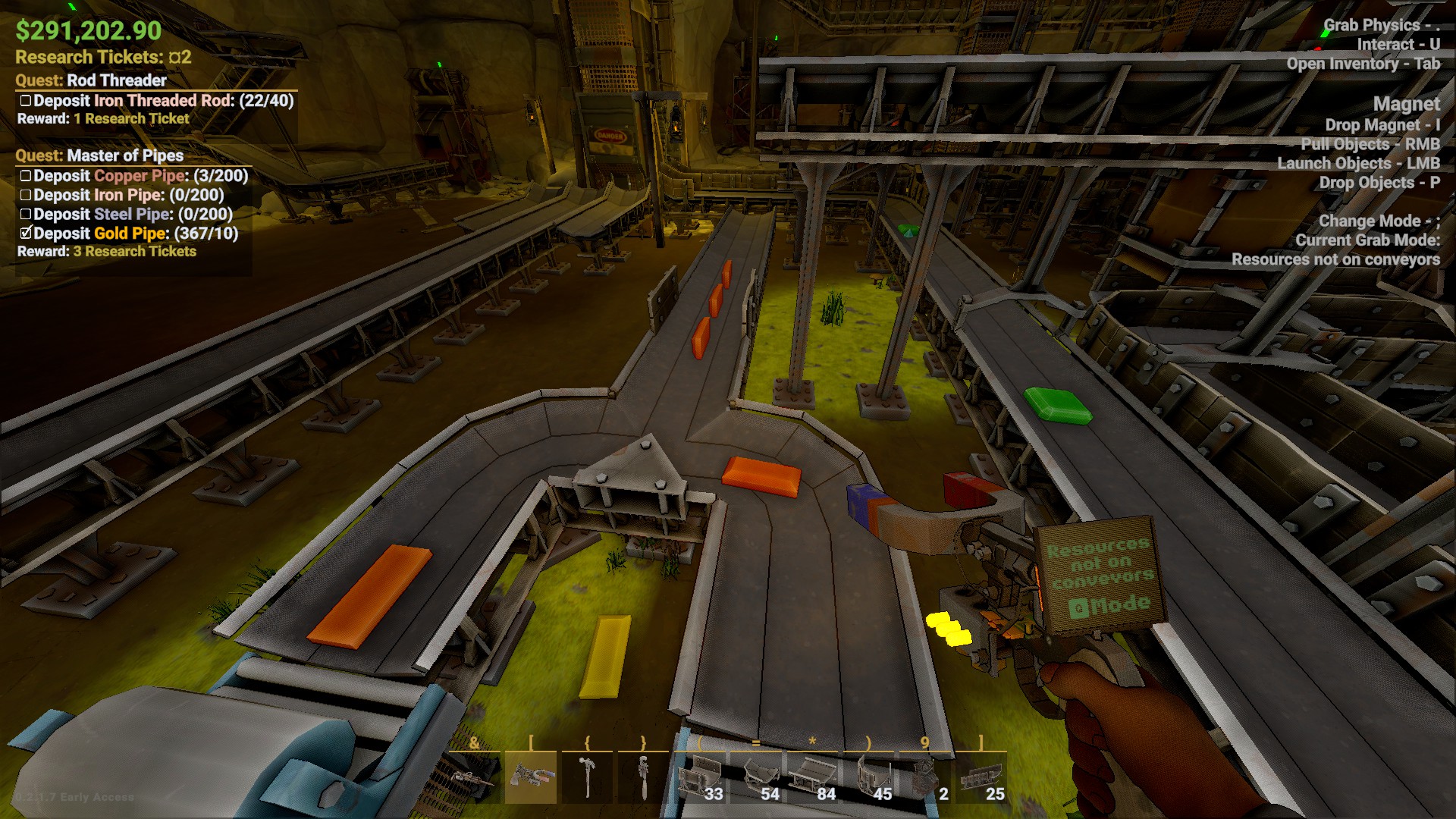Click the Rod Threader quest title

(116, 80)
